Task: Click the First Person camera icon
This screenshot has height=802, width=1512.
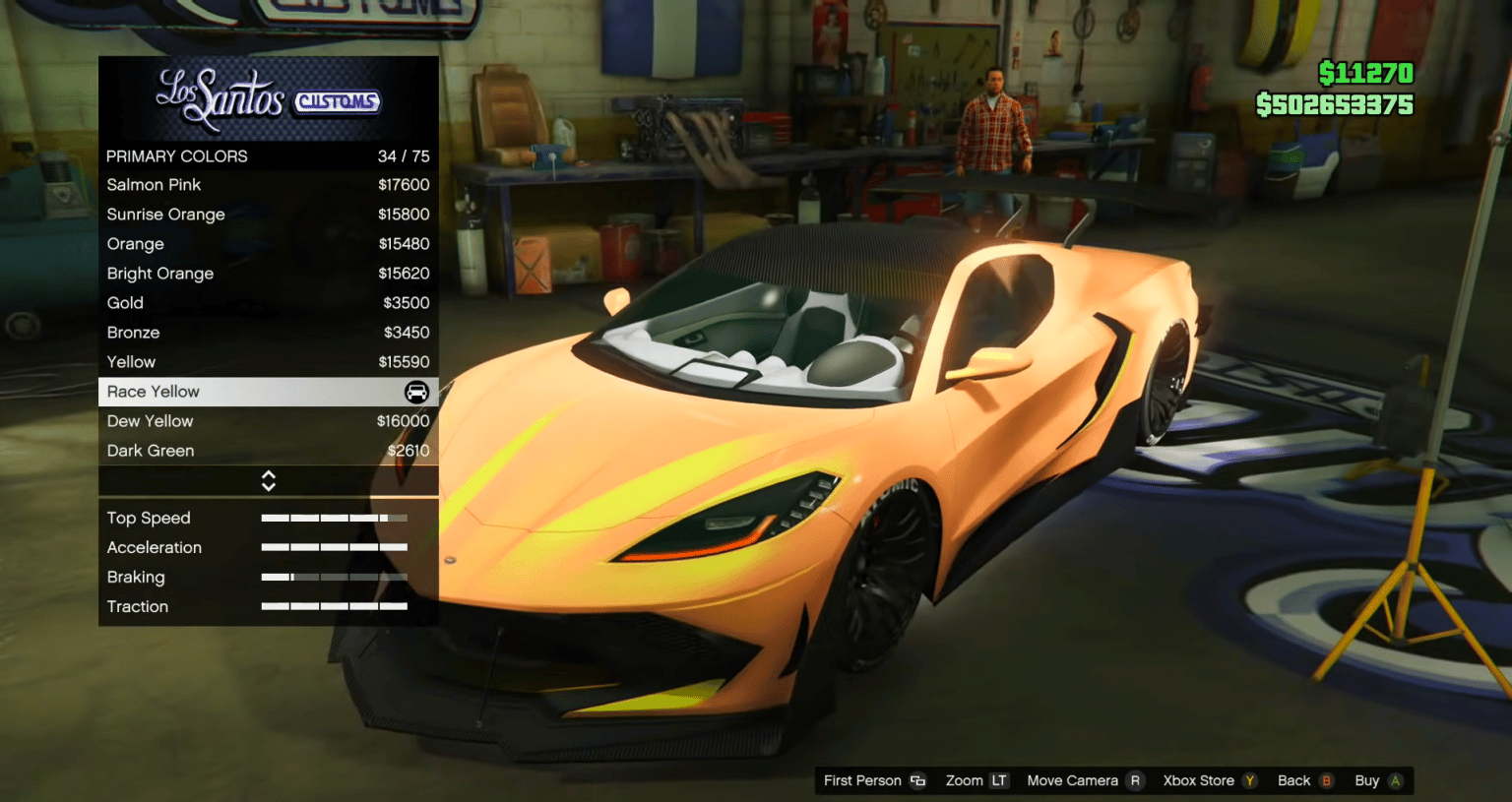Action: [x=916, y=780]
